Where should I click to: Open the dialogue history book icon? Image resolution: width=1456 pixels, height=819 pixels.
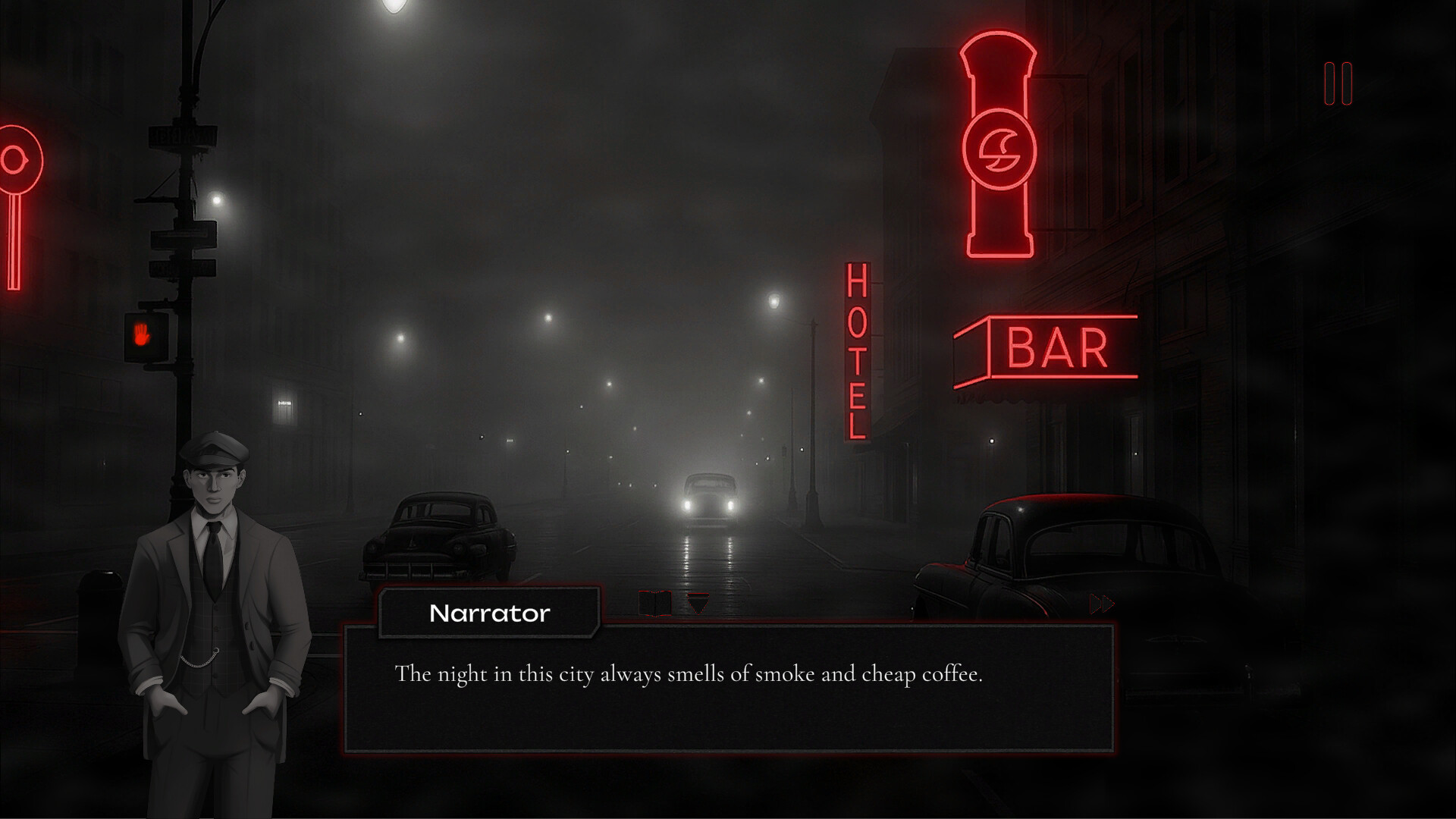coord(656,604)
